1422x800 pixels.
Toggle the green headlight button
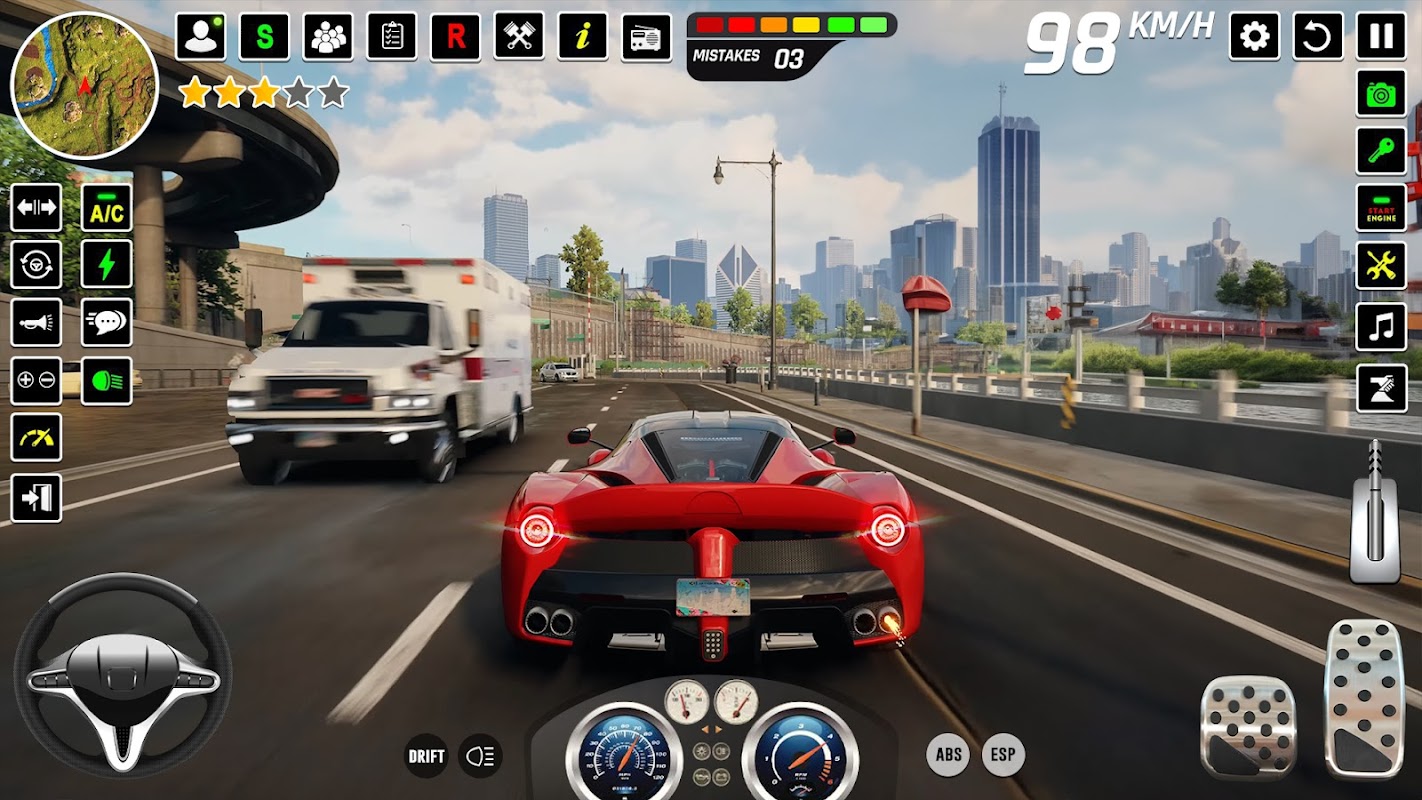[x=107, y=381]
